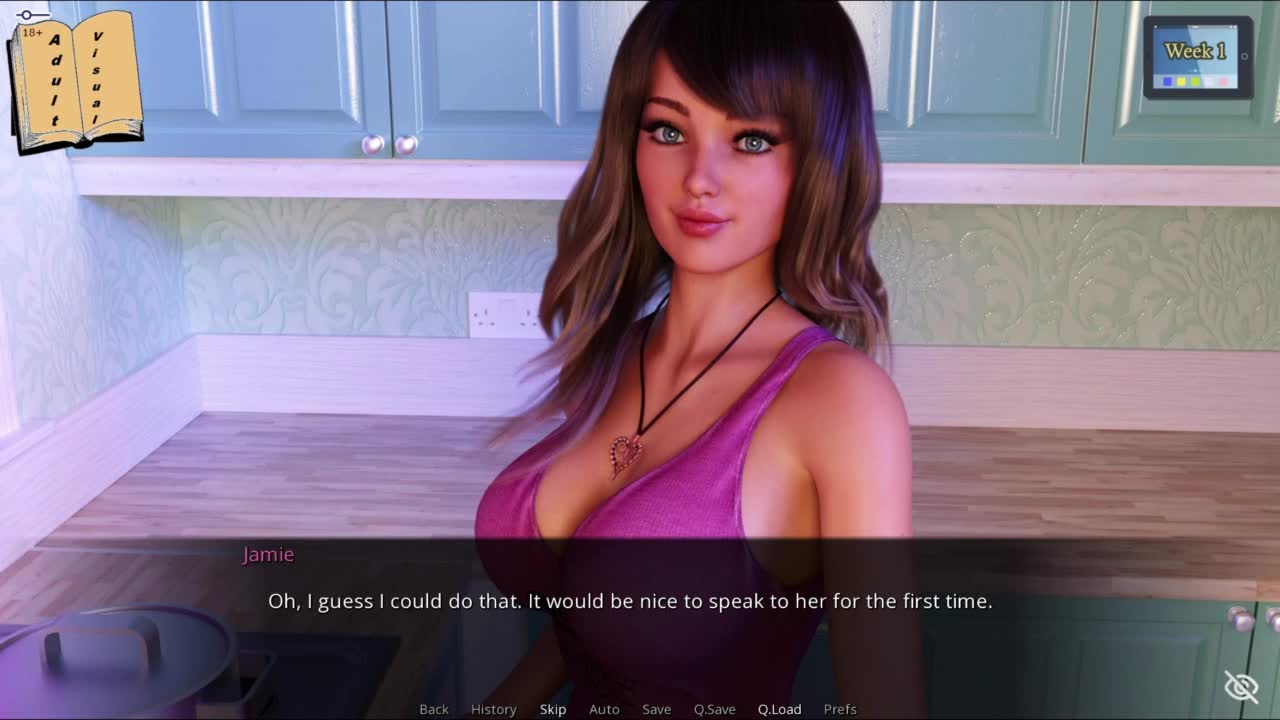Open the Adult Visual book icon
Viewport: 1280px width, 720px height.
75,80
